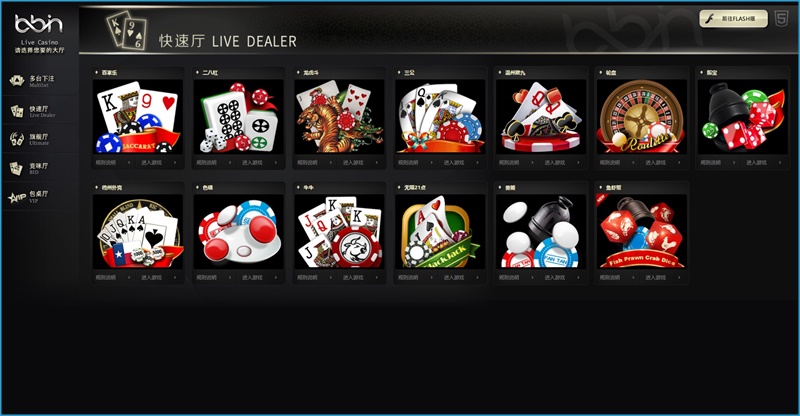Click enter game under Baccarat

[x=158, y=161]
